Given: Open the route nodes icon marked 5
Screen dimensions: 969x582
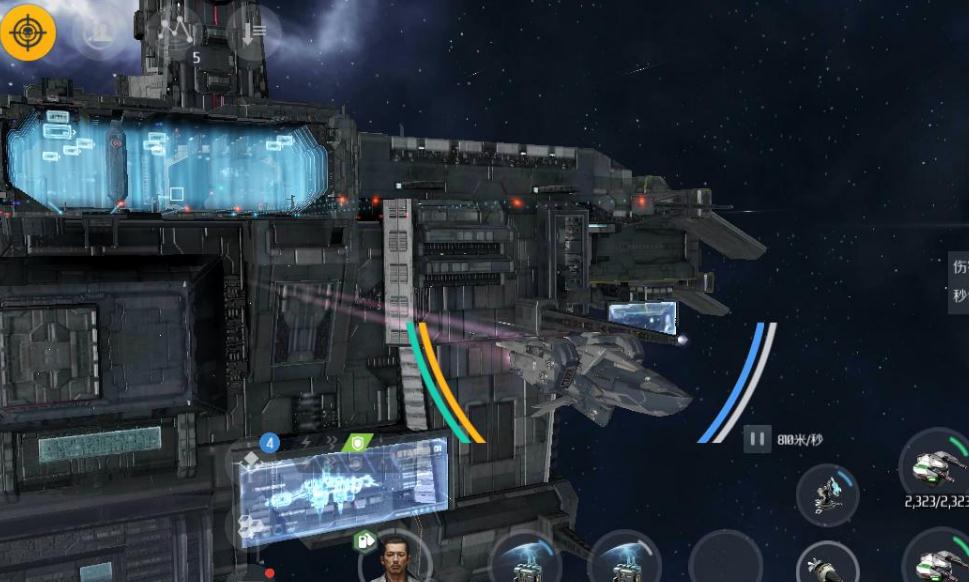Looking at the screenshot, I should point(179,33).
